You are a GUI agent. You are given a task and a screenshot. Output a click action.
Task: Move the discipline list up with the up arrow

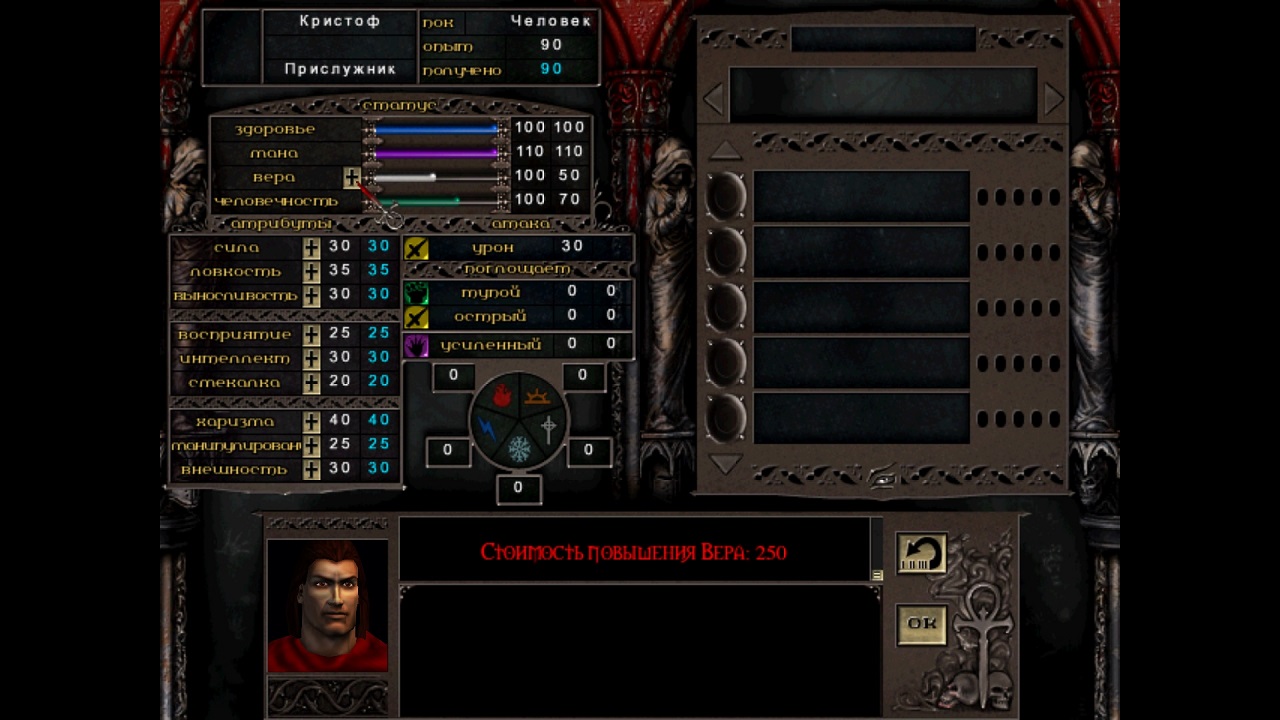point(725,151)
